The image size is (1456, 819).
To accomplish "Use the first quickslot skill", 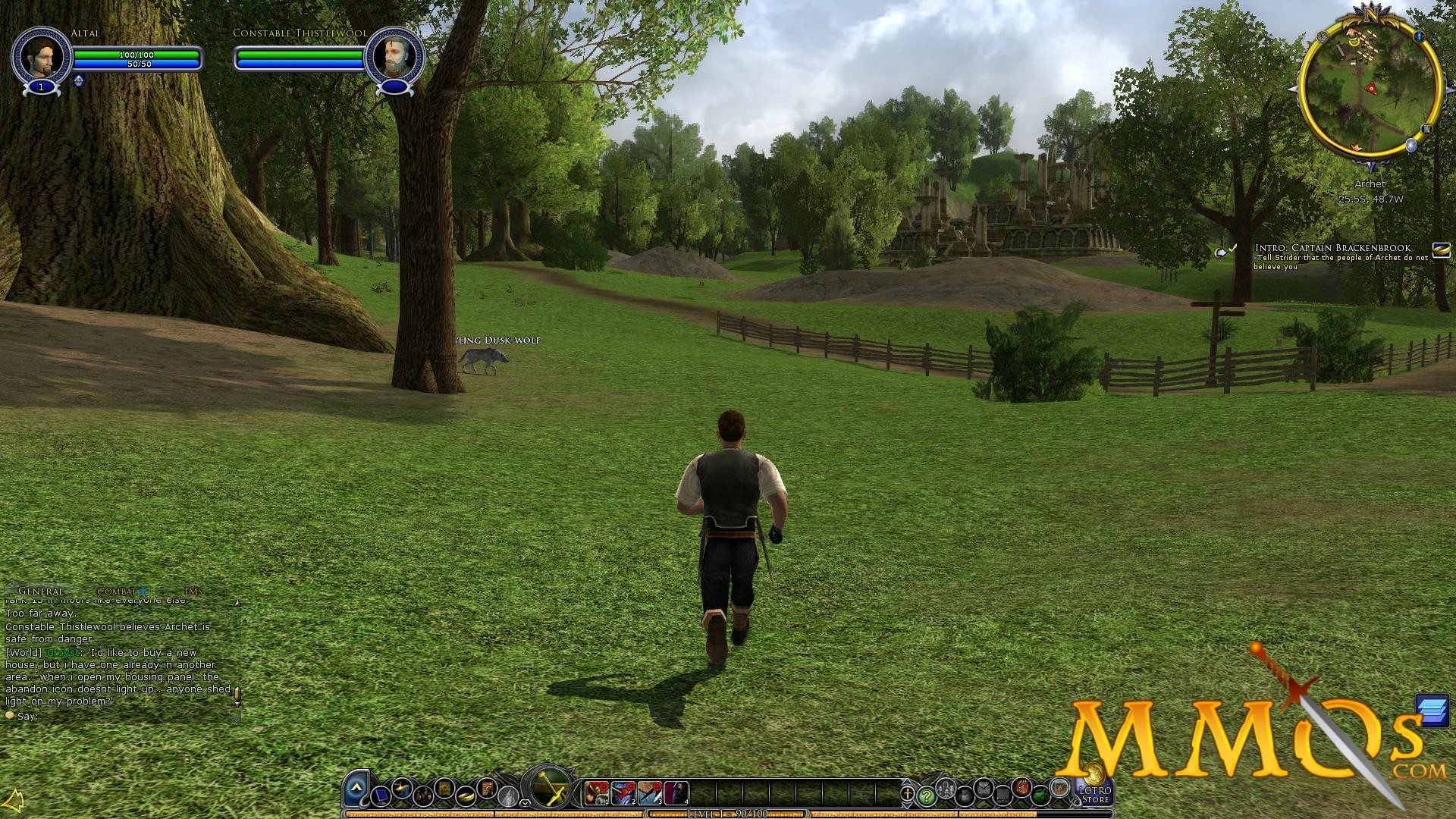I will 597,793.
